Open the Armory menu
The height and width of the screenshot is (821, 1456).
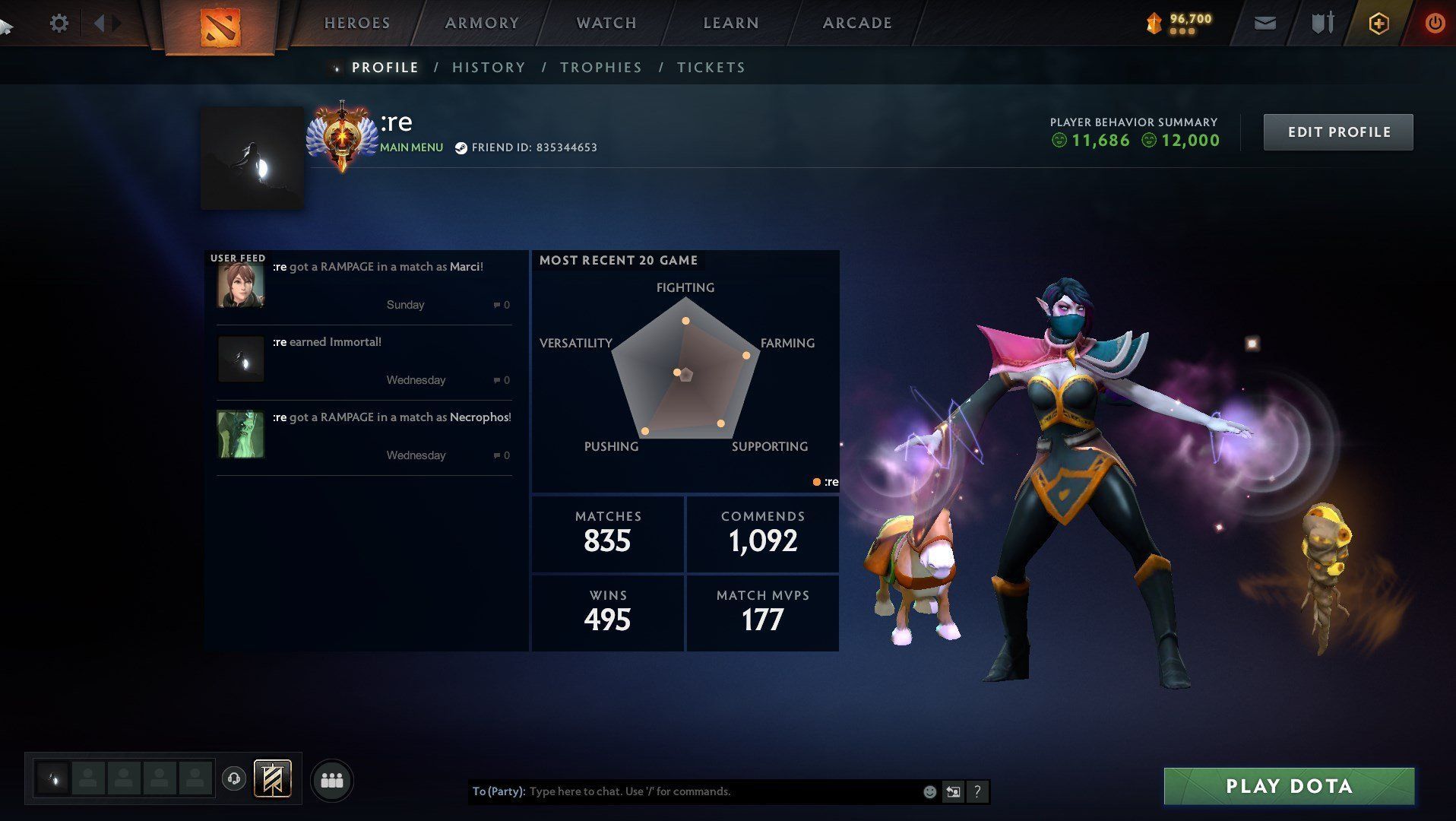(482, 24)
